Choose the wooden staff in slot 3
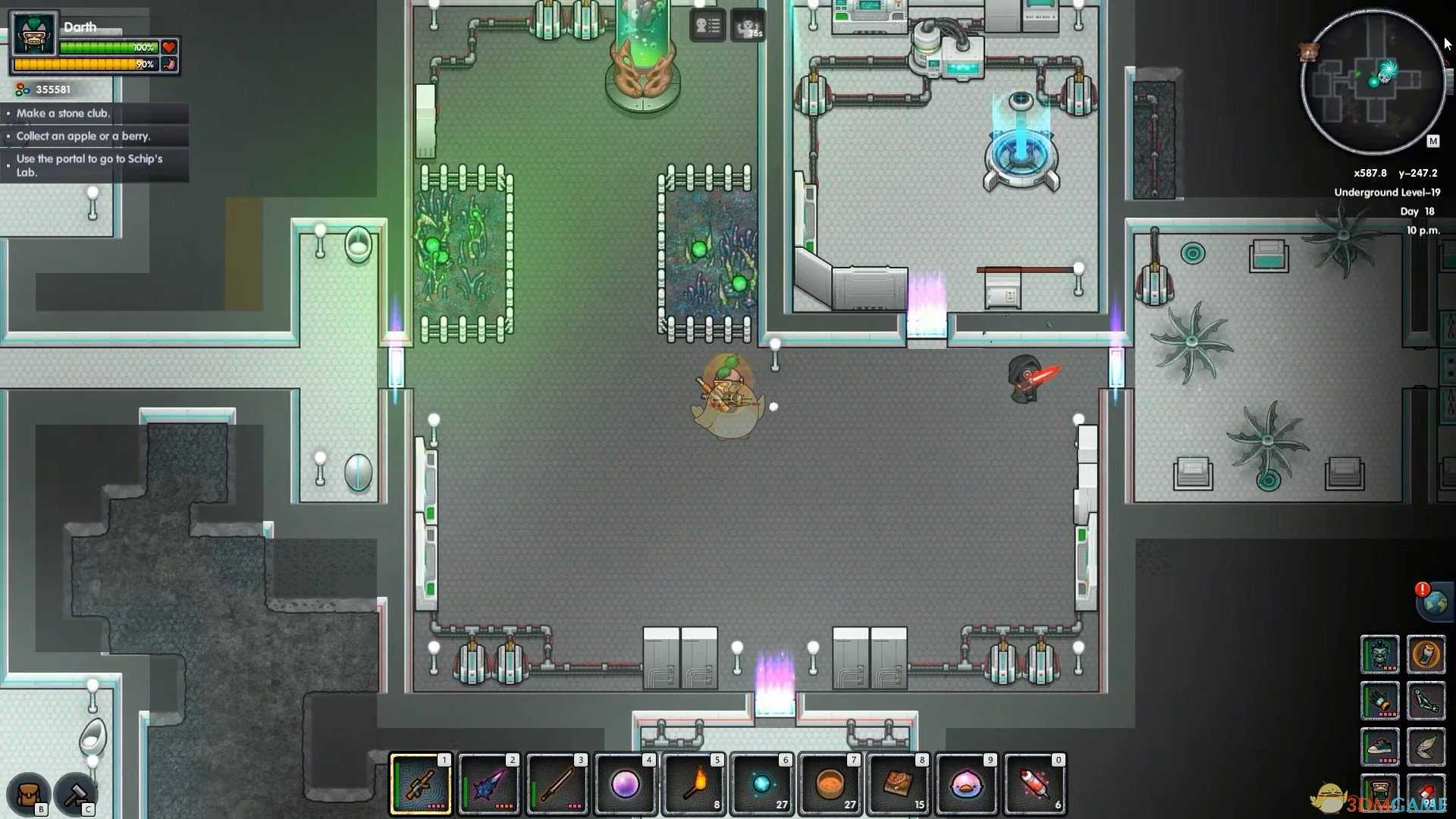The width and height of the screenshot is (1456, 819). pyautogui.click(x=557, y=784)
